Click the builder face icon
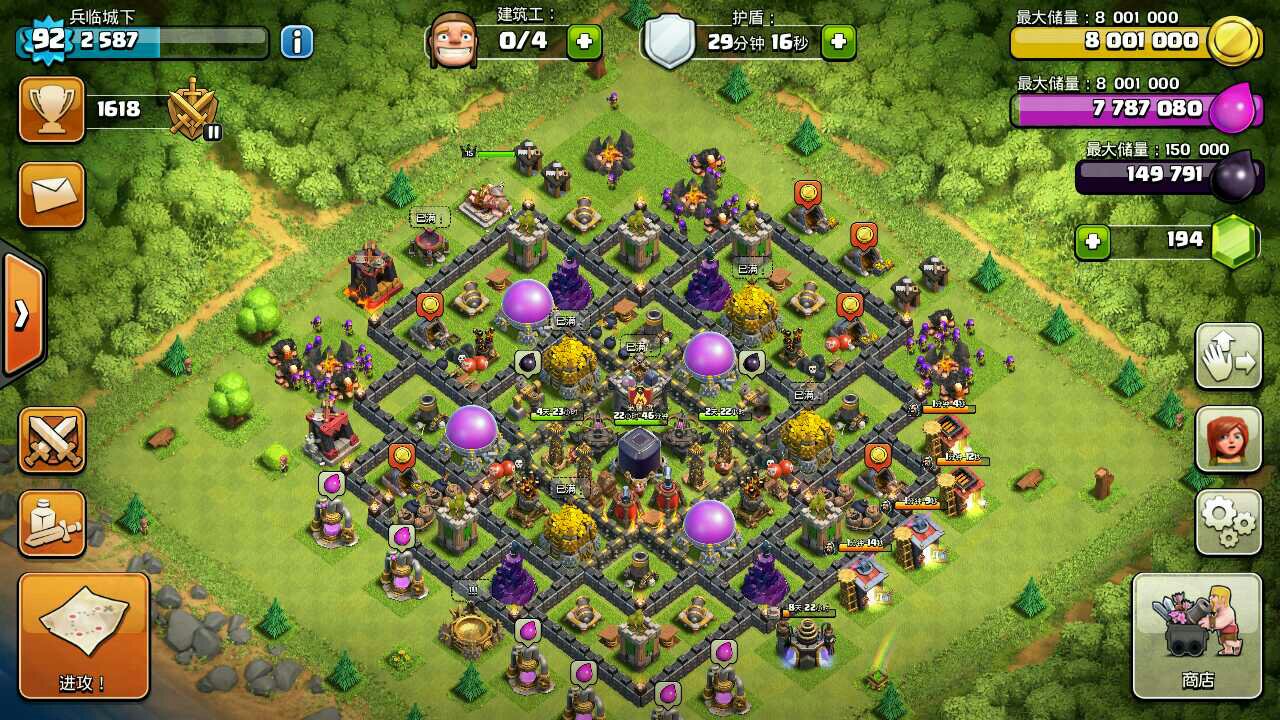 click(453, 41)
